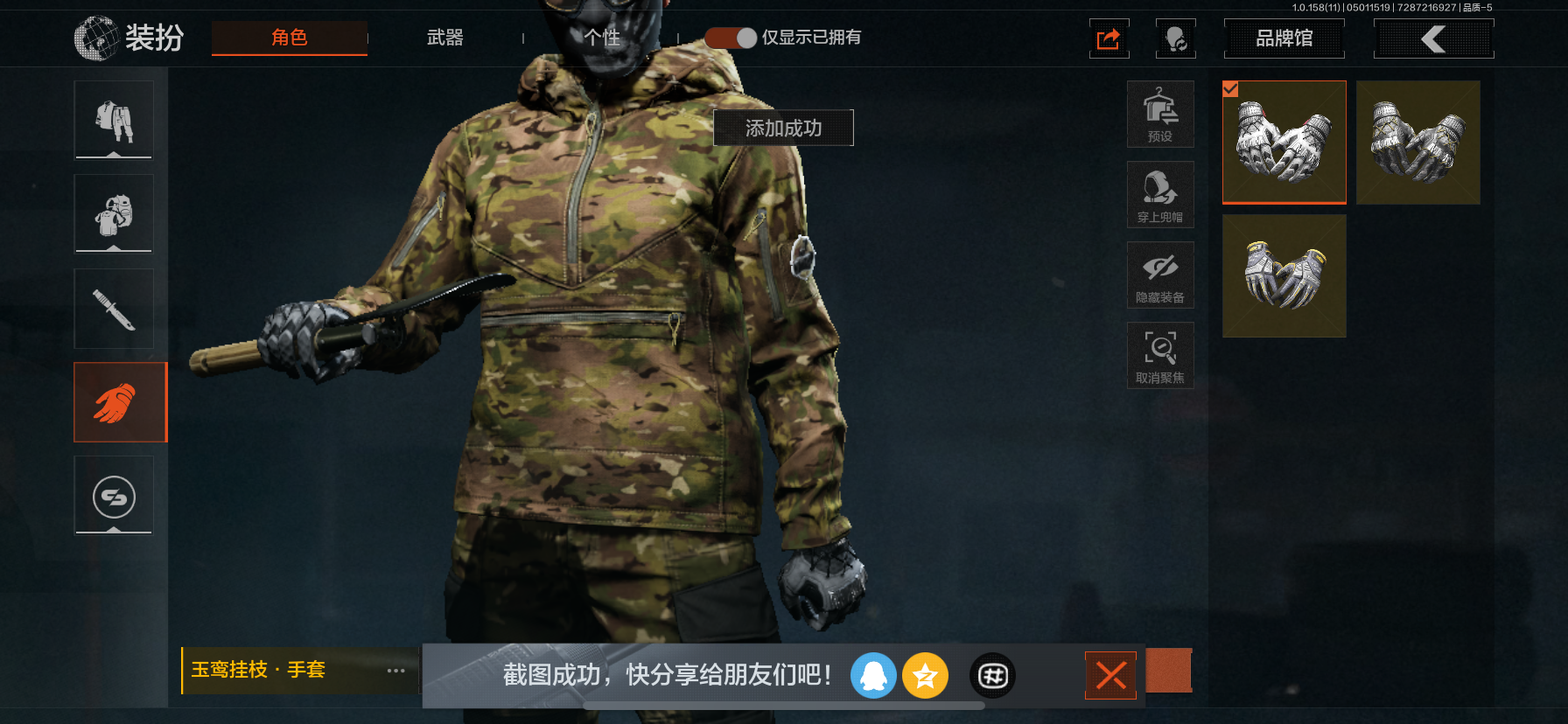Viewport: 1568px width, 724px height.
Task: Toggle 仅显示已拥有 filter switch
Action: [731, 38]
